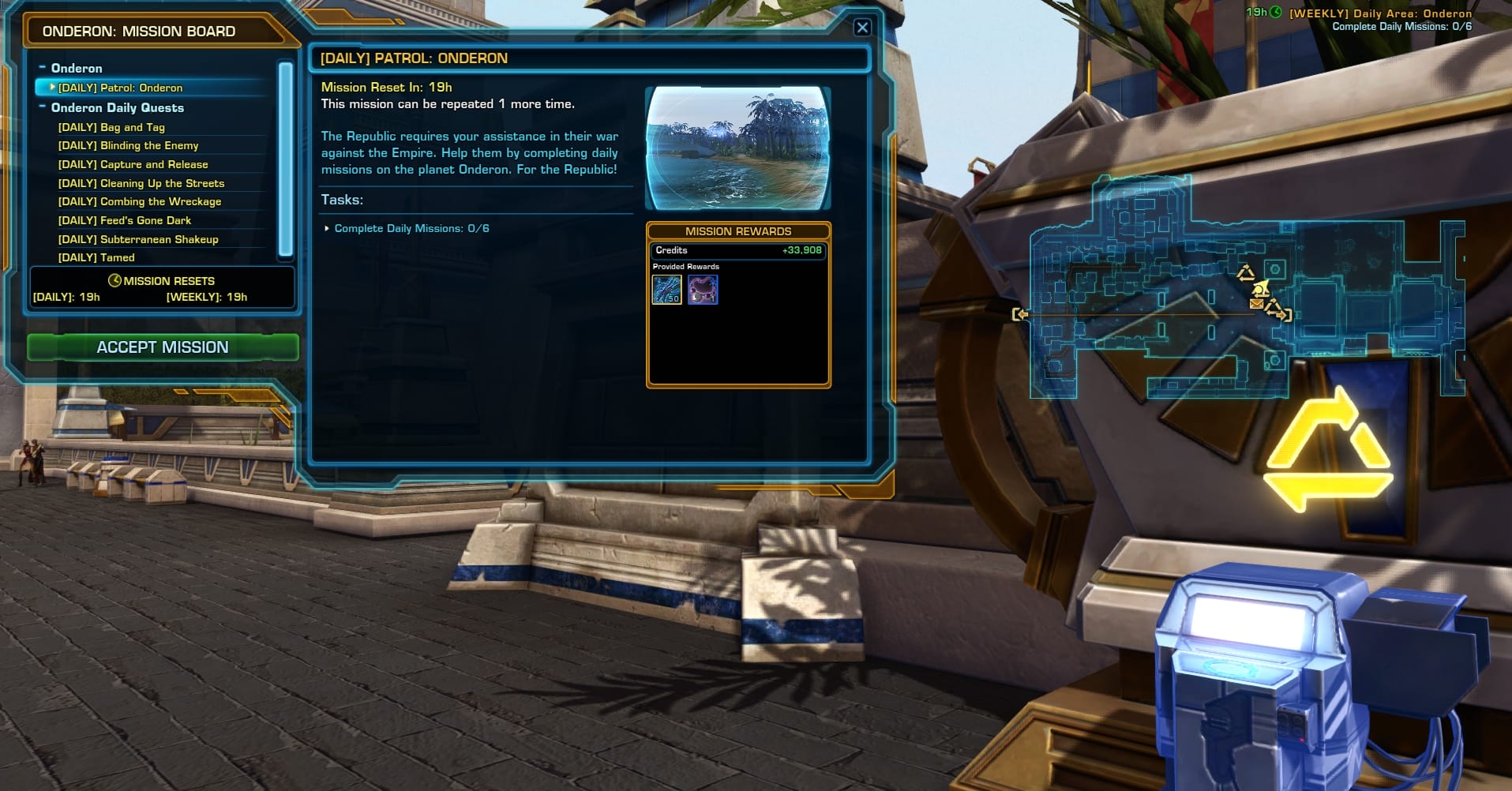The height and width of the screenshot is (791, 1512).
Task: Accept the Patrol: Onderon mission
Action: pos(163,347)
